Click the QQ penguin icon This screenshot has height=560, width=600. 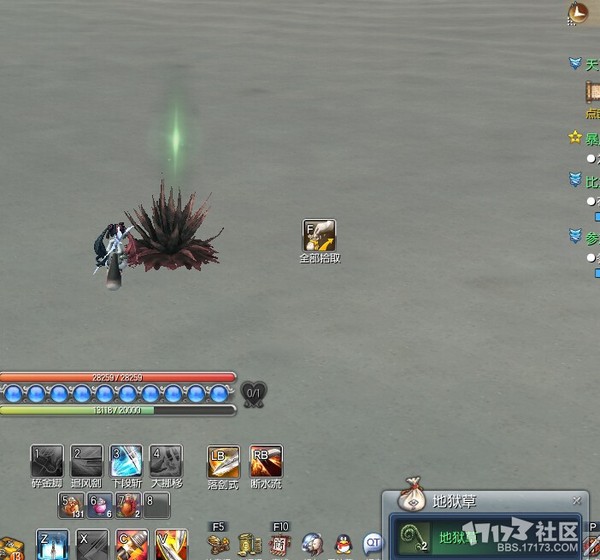click(x=343, y=544)
